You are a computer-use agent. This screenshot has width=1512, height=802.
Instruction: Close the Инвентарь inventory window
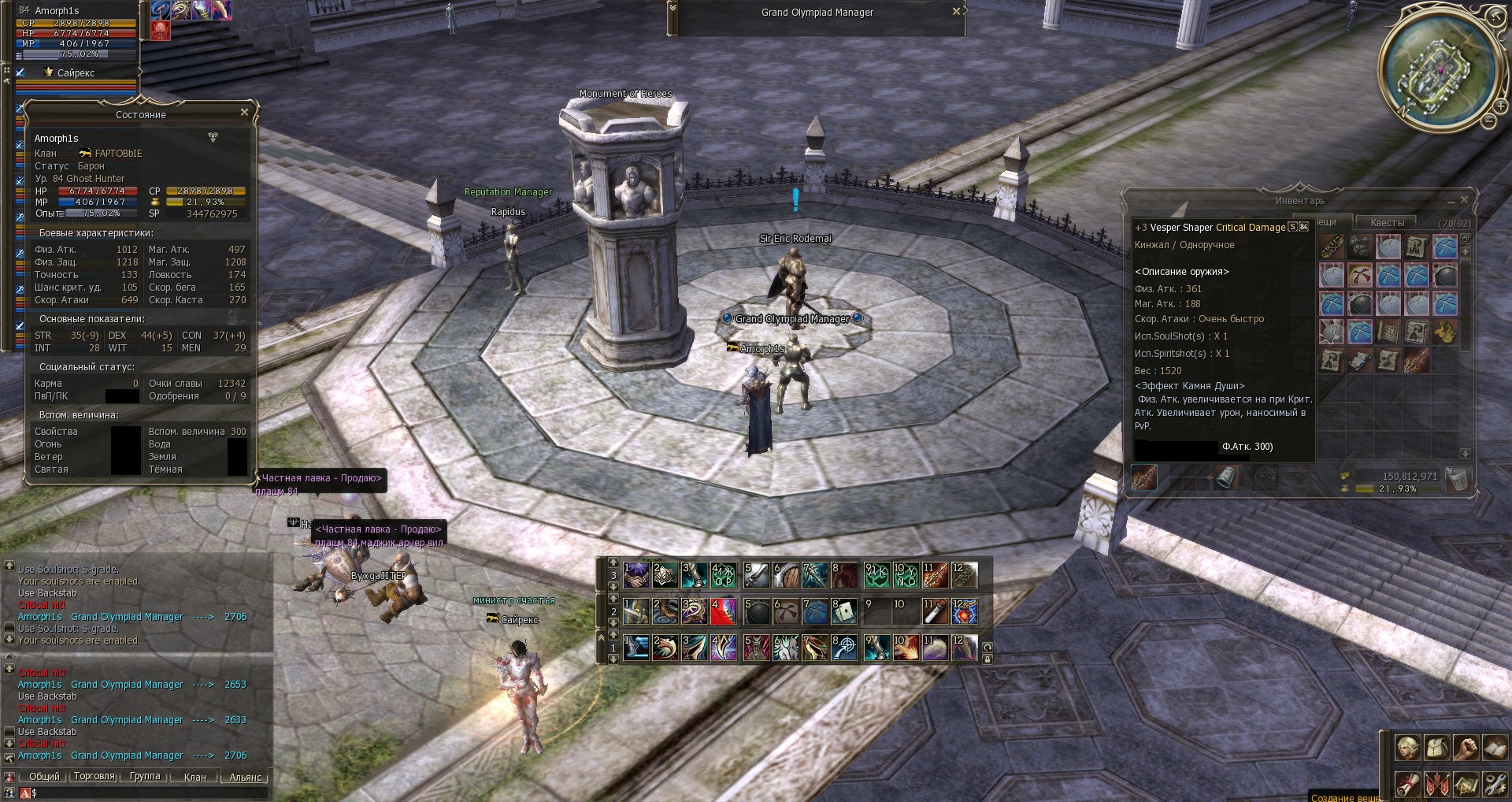tap(1464, 200)
